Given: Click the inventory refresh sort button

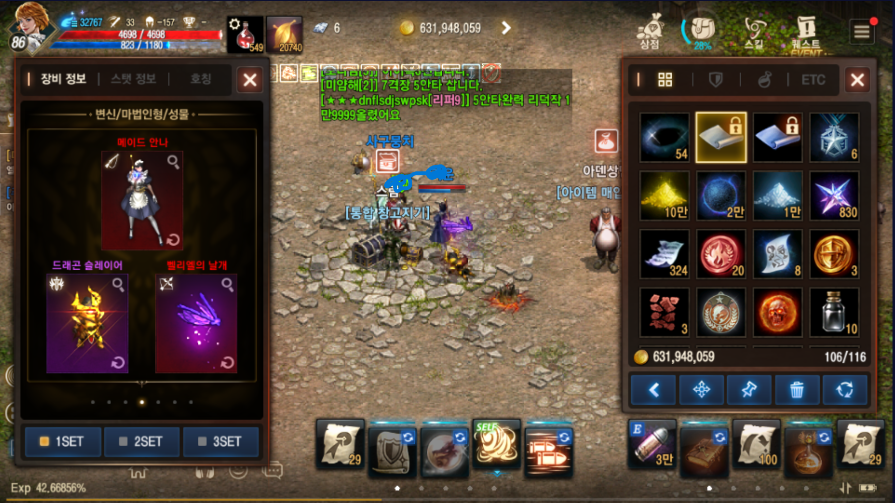Looking at the screenshot, I should [x=845, y=389].
